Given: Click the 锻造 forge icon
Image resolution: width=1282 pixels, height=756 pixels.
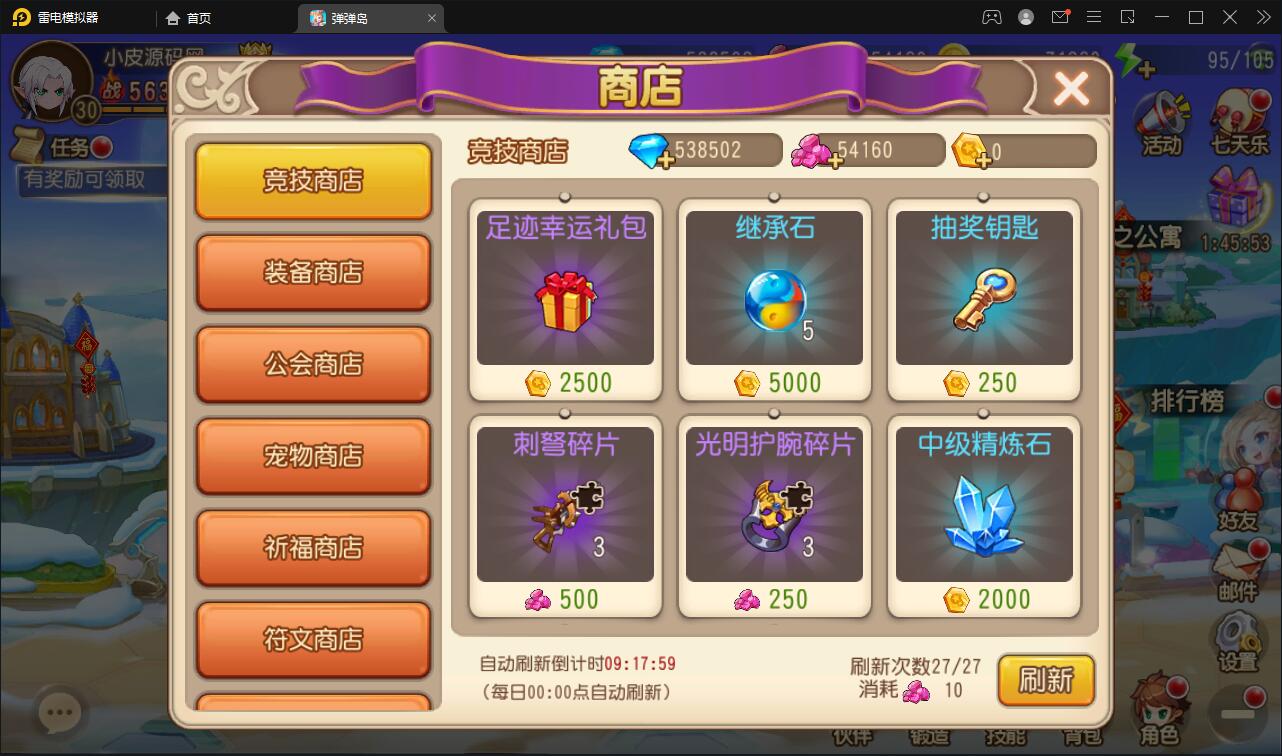Looking at the screenshot, I should pos(930,737).
